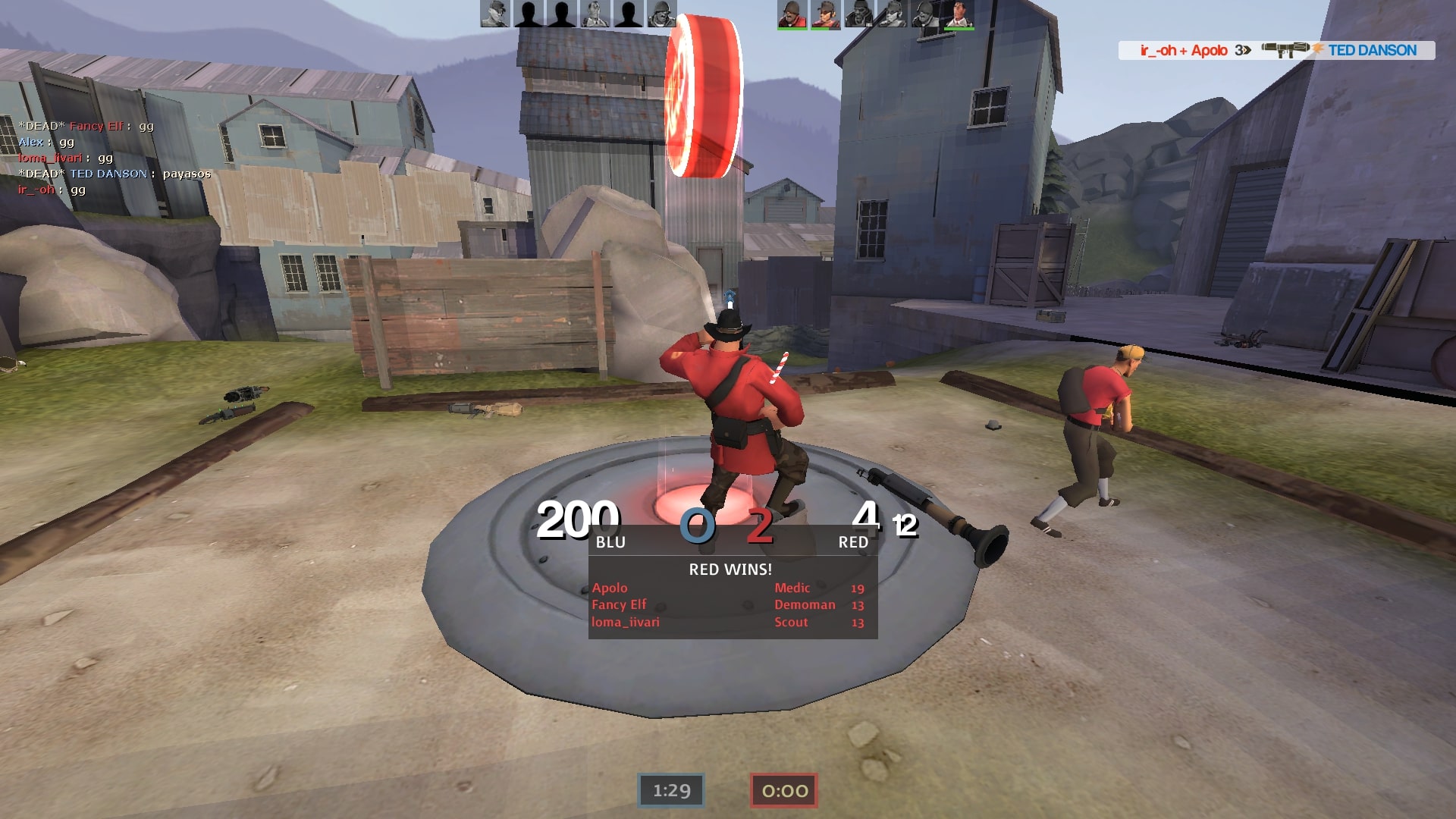1456x819 pixels.
Task: Select the BLU Medic player portrait
Action: point(595,14)
